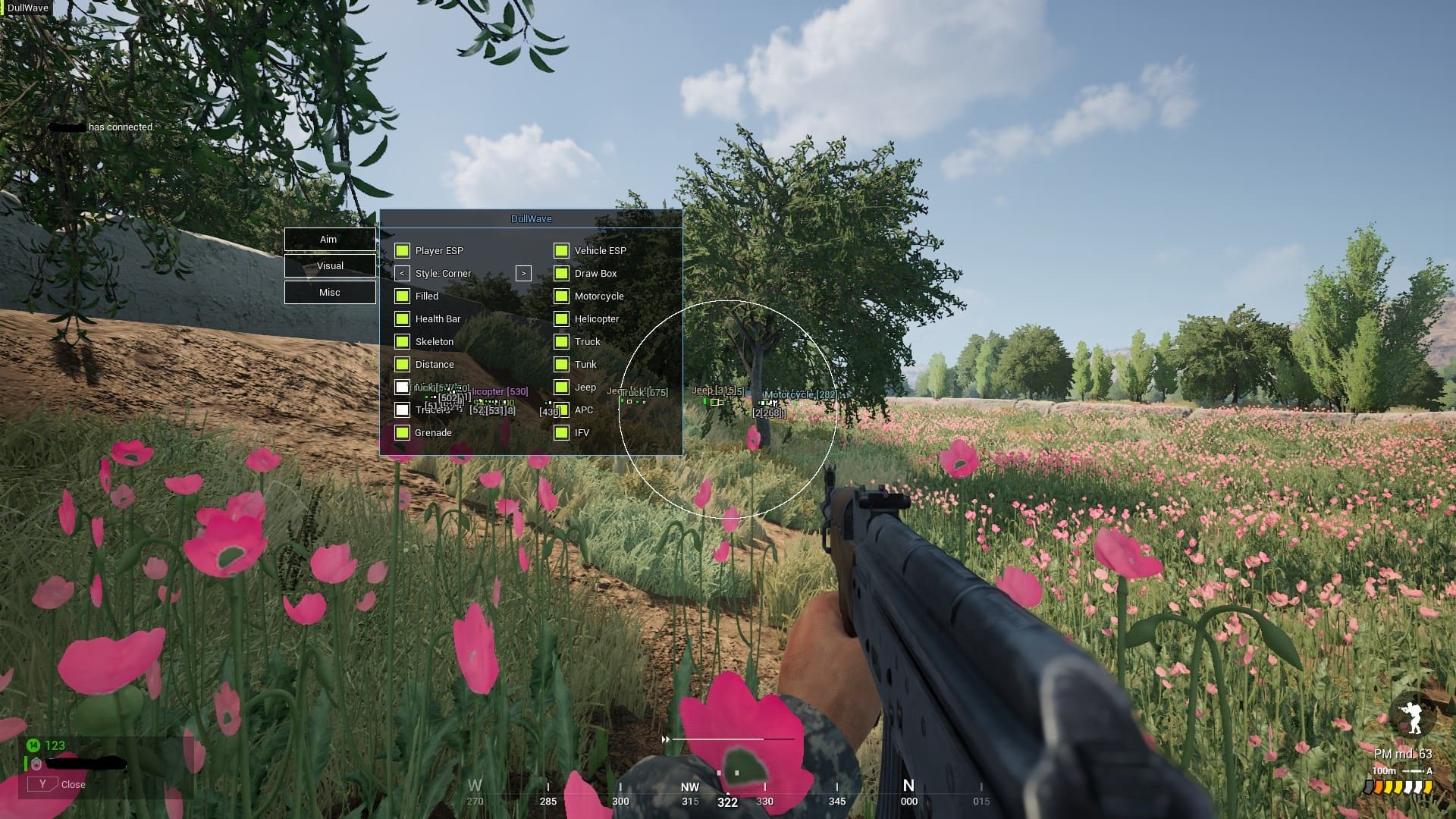Advance to the next Style option
1456x819 pixels.
pos(523,274)
